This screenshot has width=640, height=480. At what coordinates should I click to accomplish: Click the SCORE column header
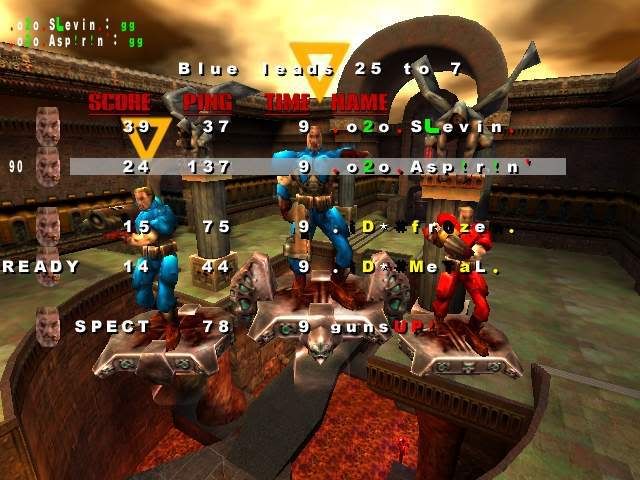coord(120,102)
